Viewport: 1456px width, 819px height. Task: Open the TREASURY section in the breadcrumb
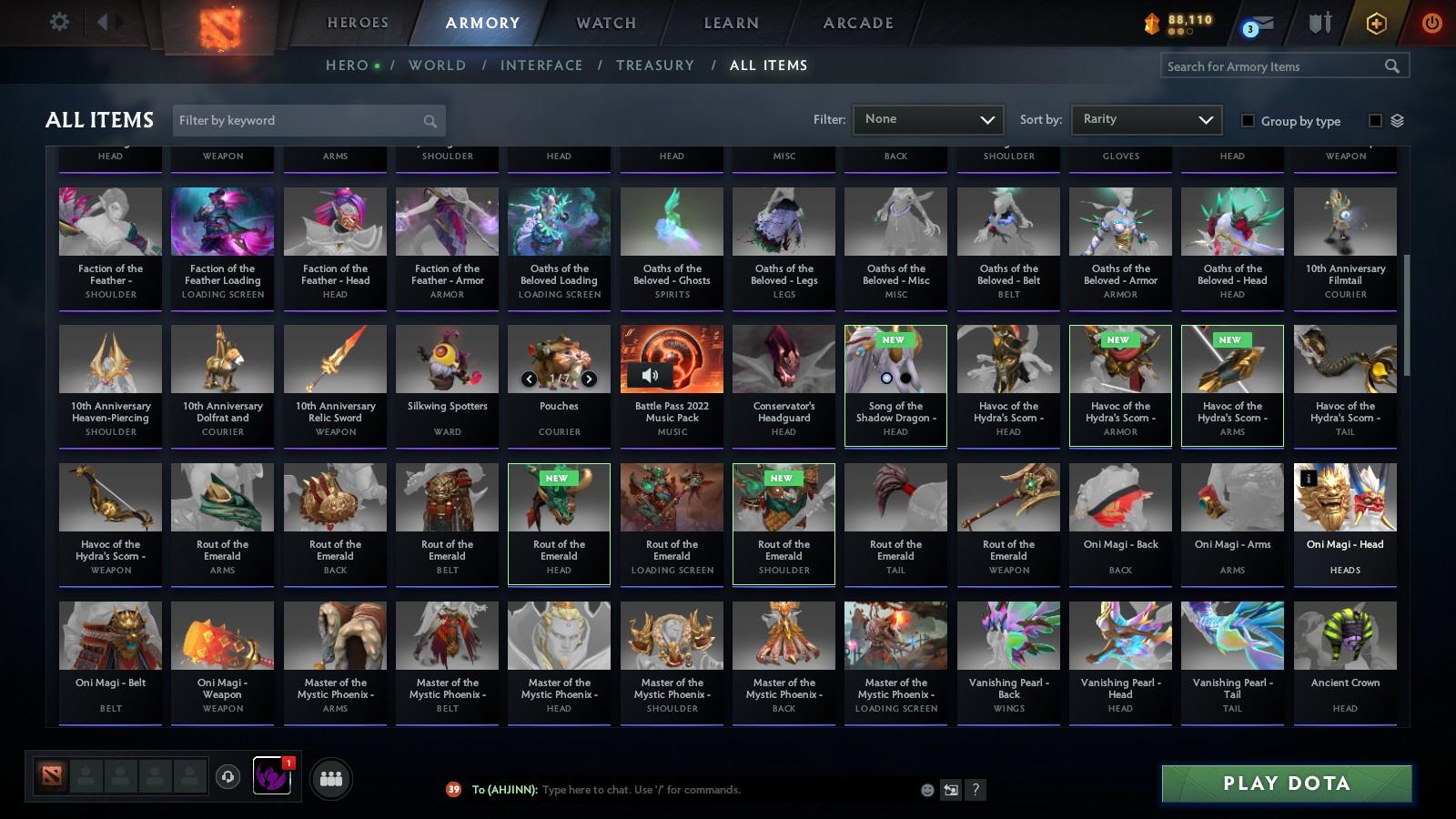click(655, 65)
